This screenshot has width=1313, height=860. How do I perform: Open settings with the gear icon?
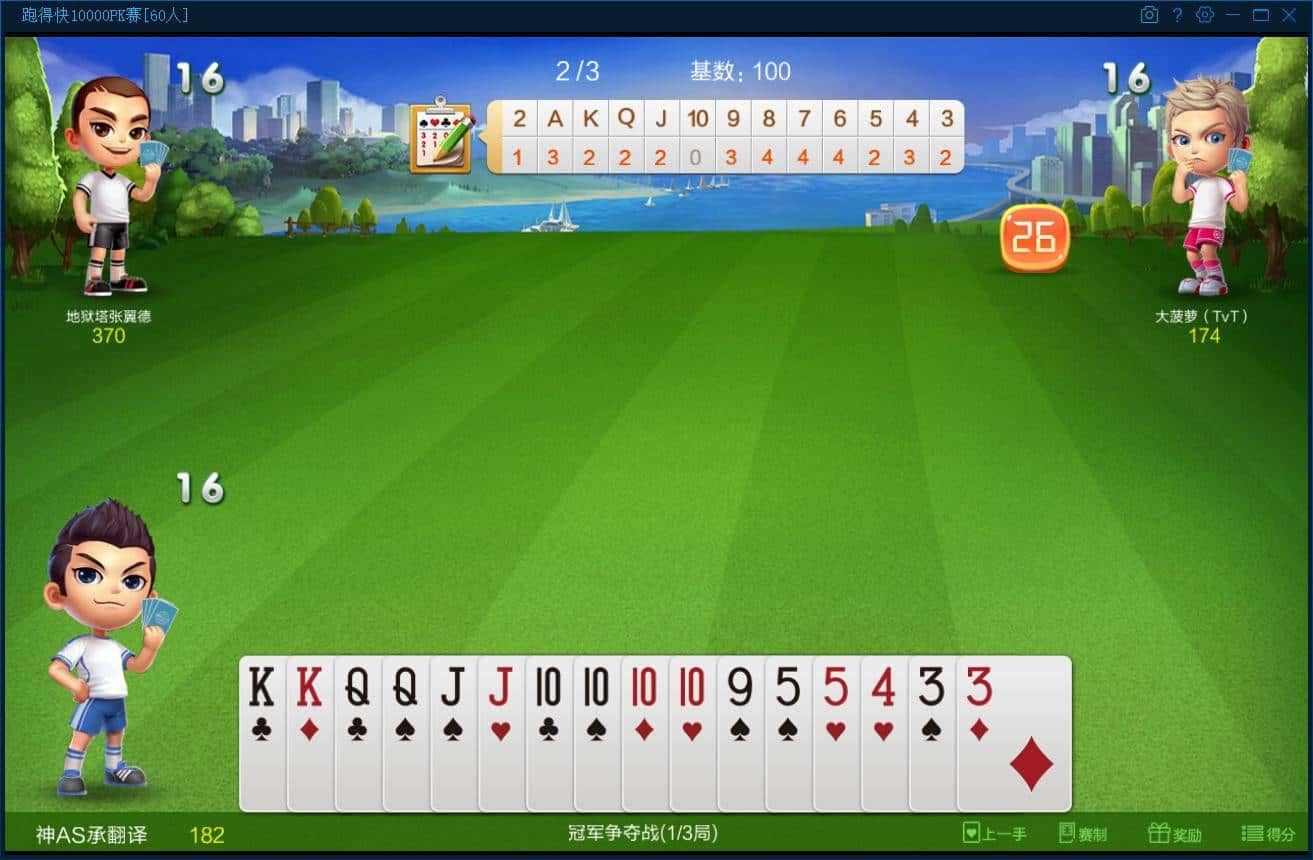pyautogui.click(x=1205, y=15)
